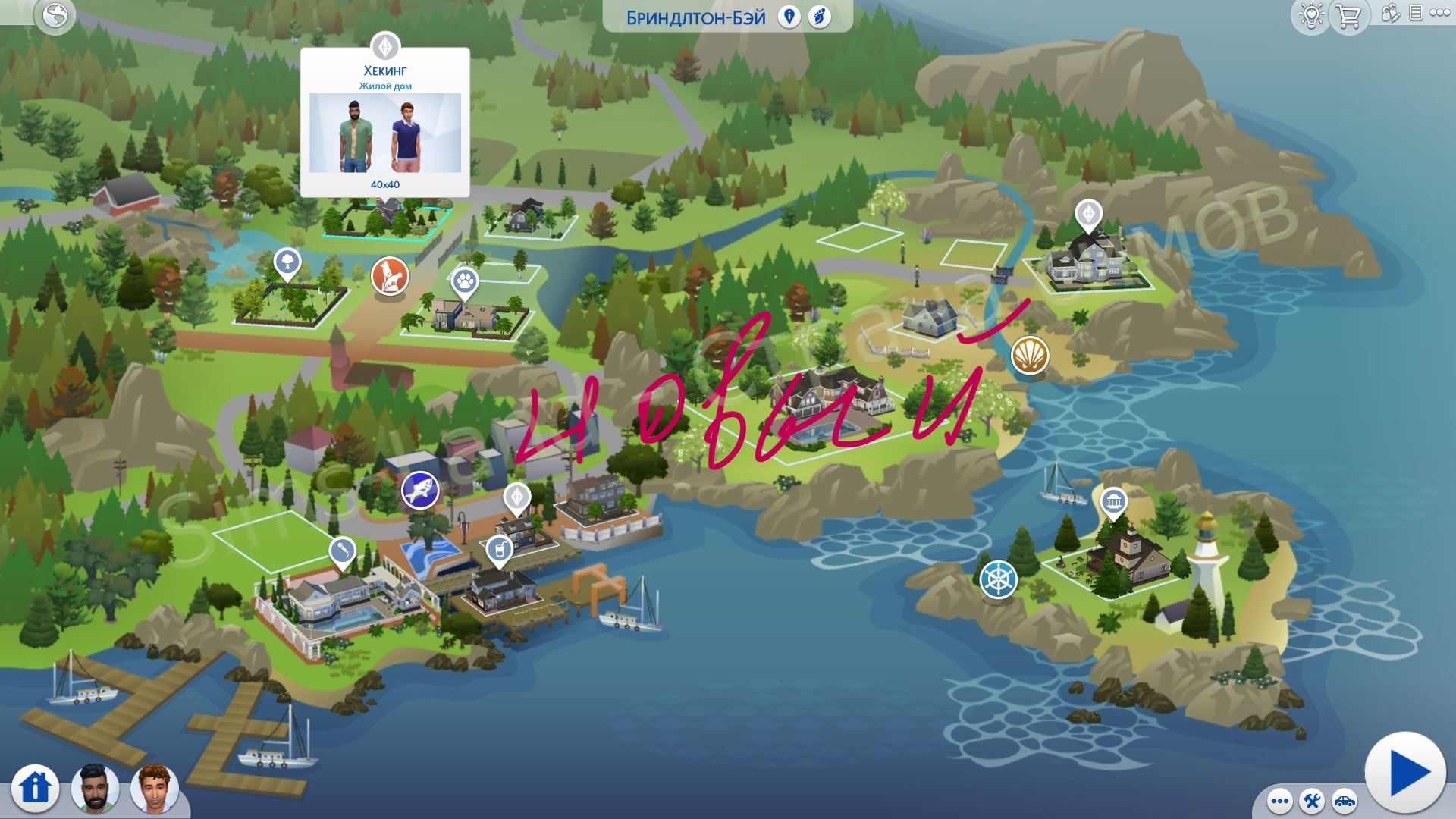Select the paw print vet clinic marker
This screenshot has height=819, width=1456.
[465, 282]
